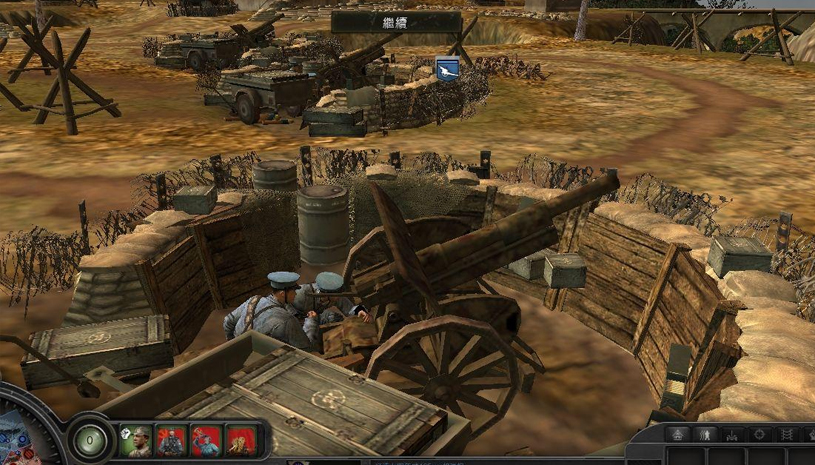Select the soldier portrait with green background
The image size is (815, 465).
(x=136, y=441)
